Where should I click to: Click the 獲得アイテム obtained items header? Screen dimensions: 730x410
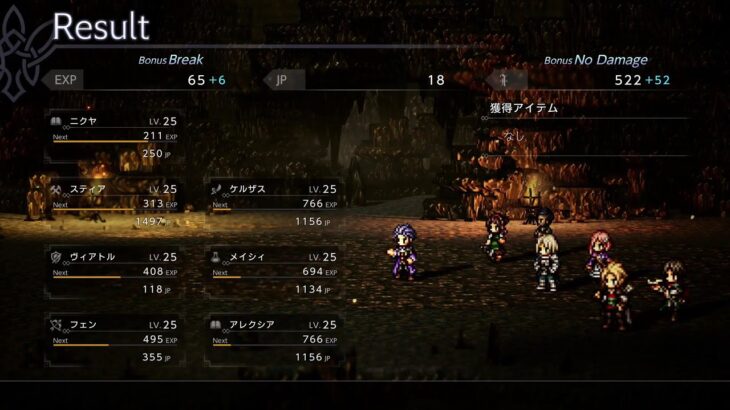pyautogui.click(x=522, y=108)
